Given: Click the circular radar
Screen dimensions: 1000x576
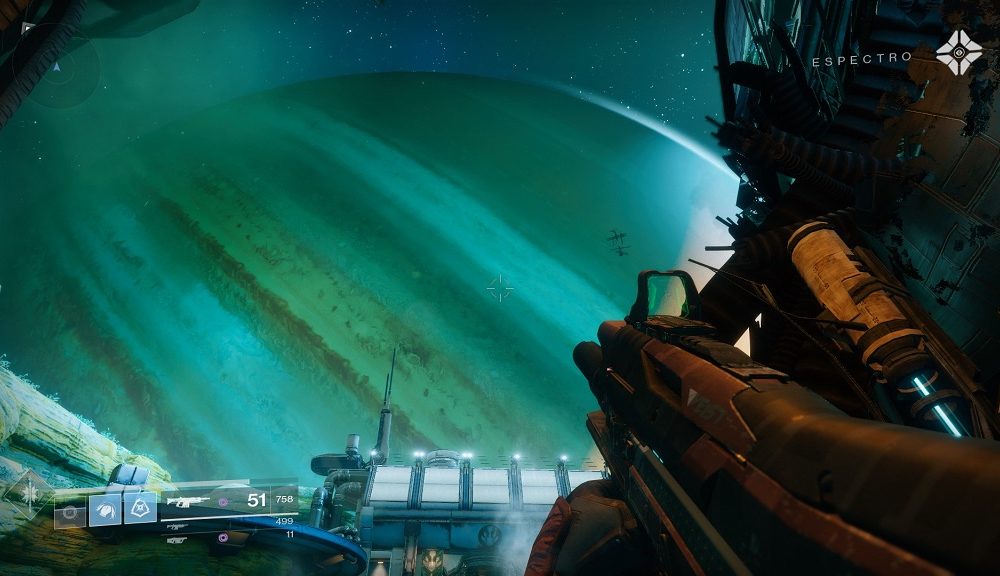Looking at the screenshot, I should tap(58, 68).
